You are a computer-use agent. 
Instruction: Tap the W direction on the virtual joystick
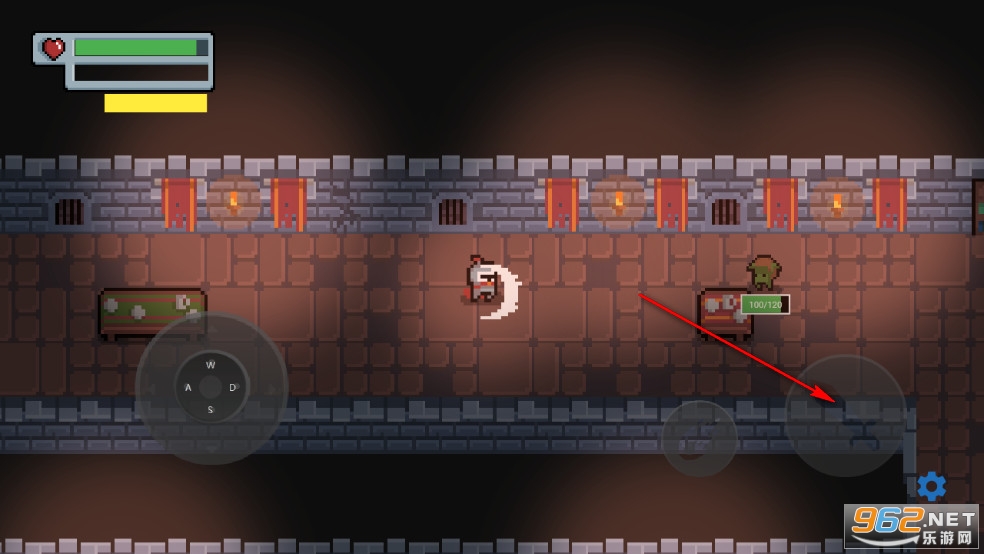point(211,365)
